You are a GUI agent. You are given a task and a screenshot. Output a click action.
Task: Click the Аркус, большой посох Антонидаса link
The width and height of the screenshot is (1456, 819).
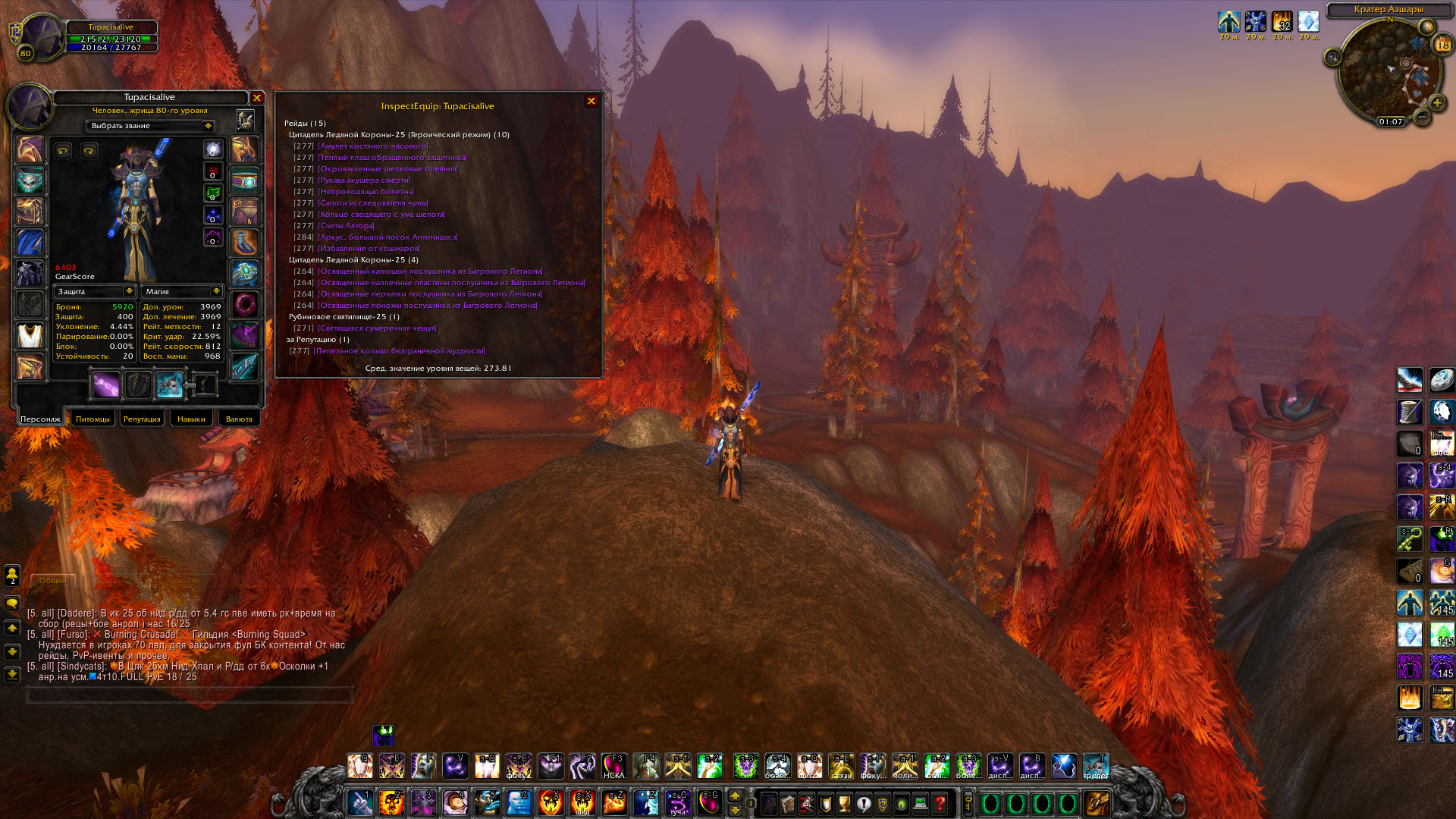(388, 237)
